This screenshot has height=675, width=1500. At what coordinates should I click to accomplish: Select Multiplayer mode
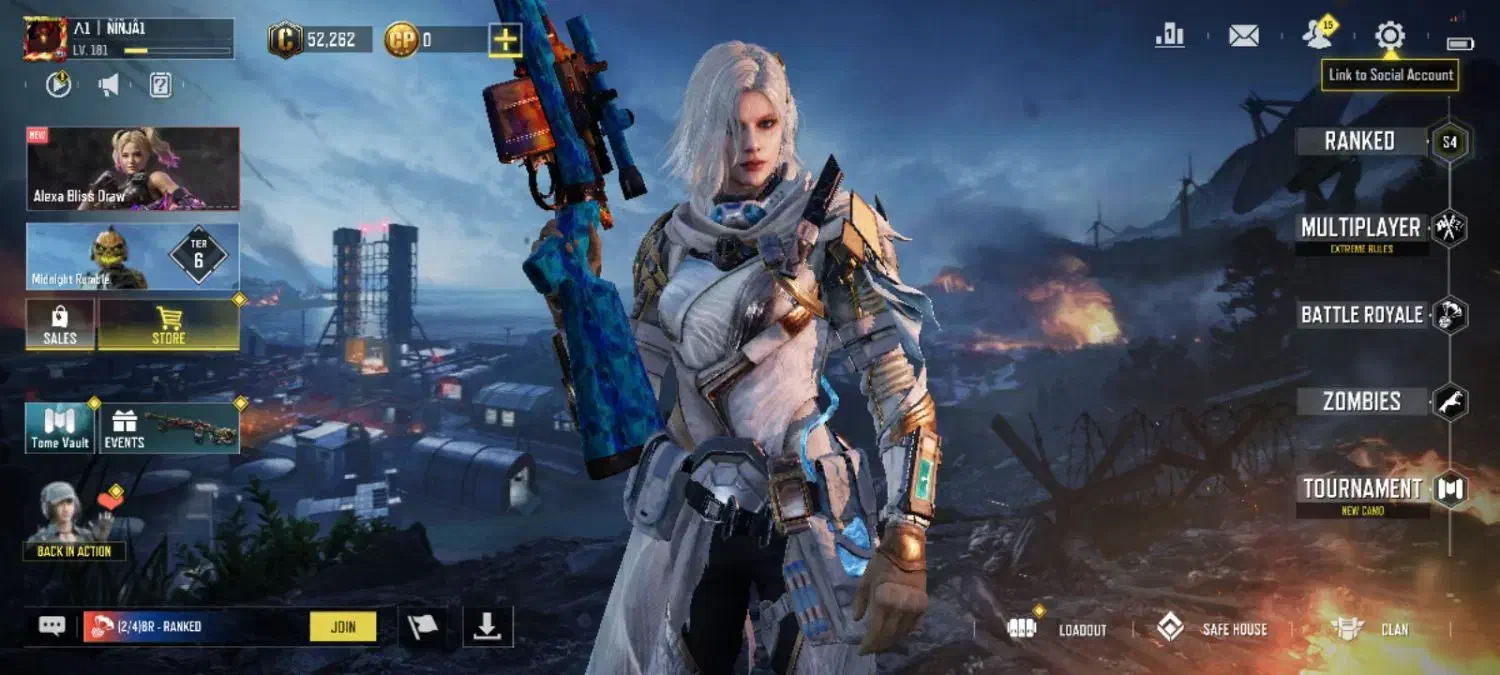pos(1360,228)
